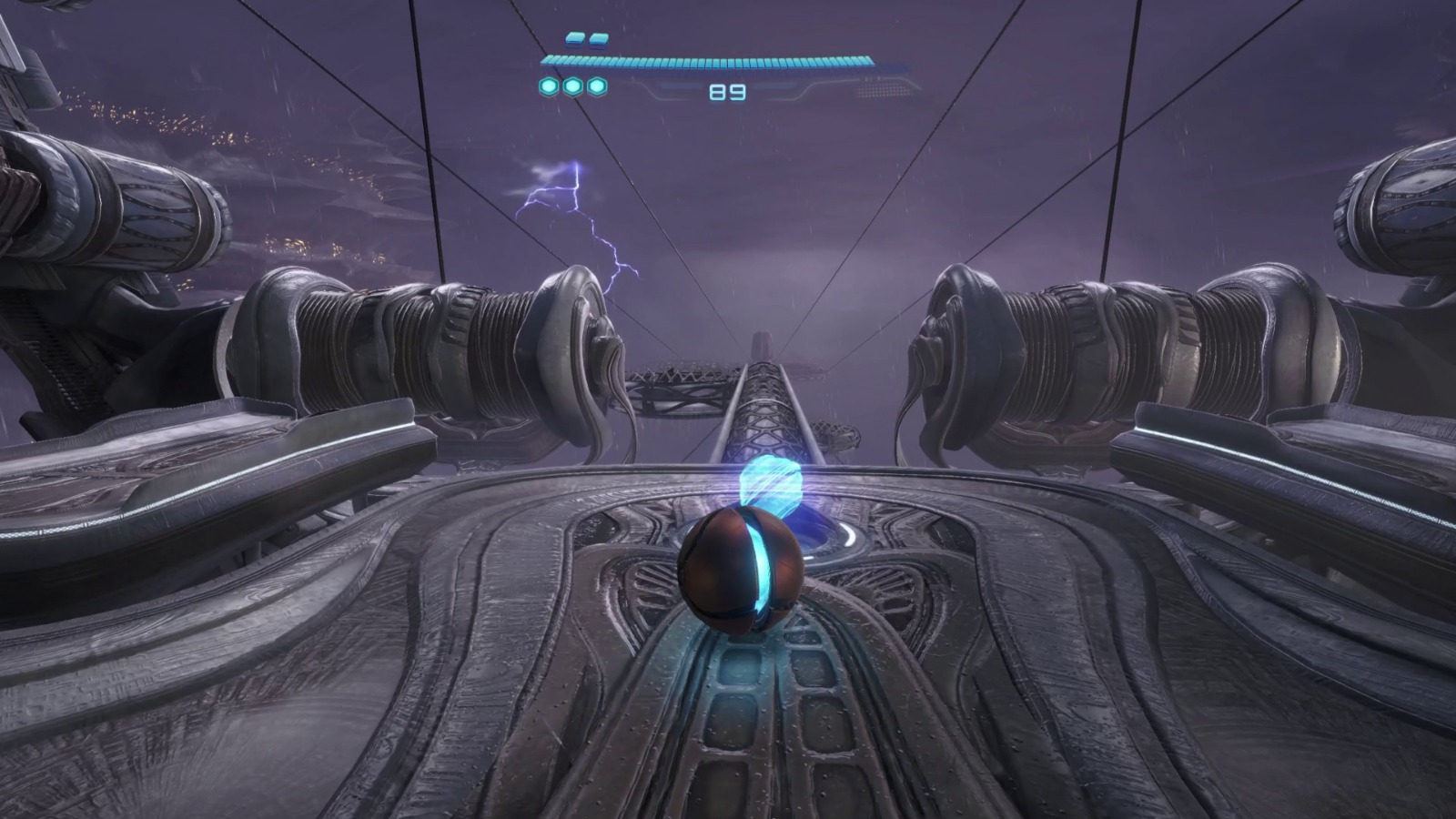Viewport: 1456px width, 819px height.
Task: Click the first Energy Tank icon
Action: point(573,39)
